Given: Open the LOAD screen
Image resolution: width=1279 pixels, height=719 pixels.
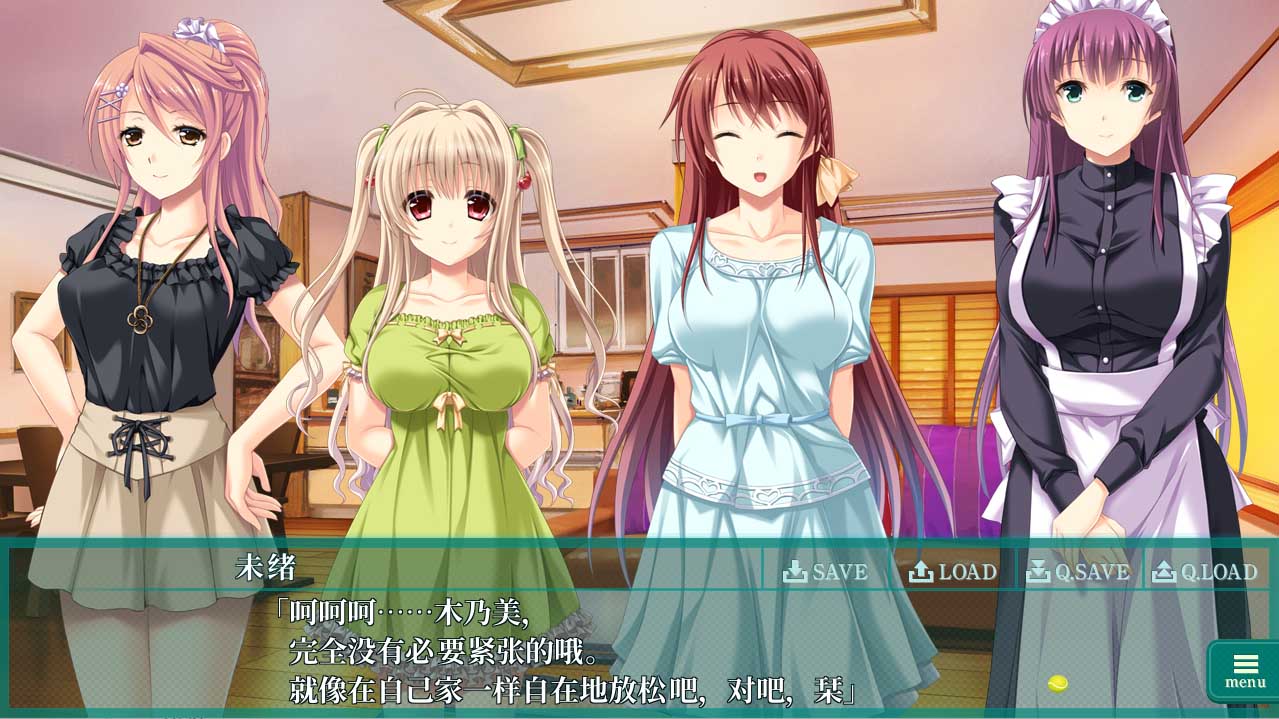Looking at the screenshot, I should (953, 572).
